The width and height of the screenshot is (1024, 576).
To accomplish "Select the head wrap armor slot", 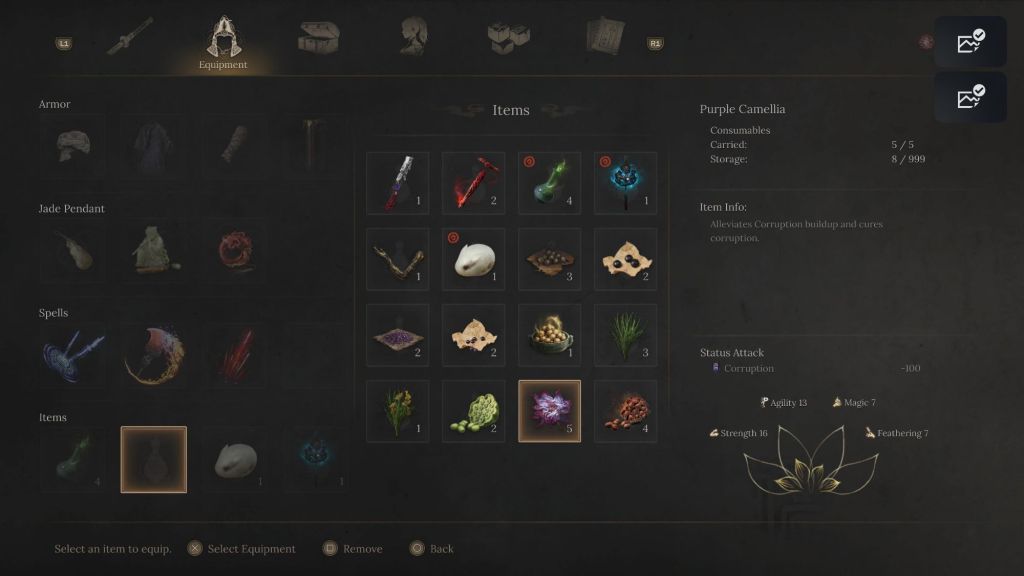I will pyautogui.click(x=72, y=146).
